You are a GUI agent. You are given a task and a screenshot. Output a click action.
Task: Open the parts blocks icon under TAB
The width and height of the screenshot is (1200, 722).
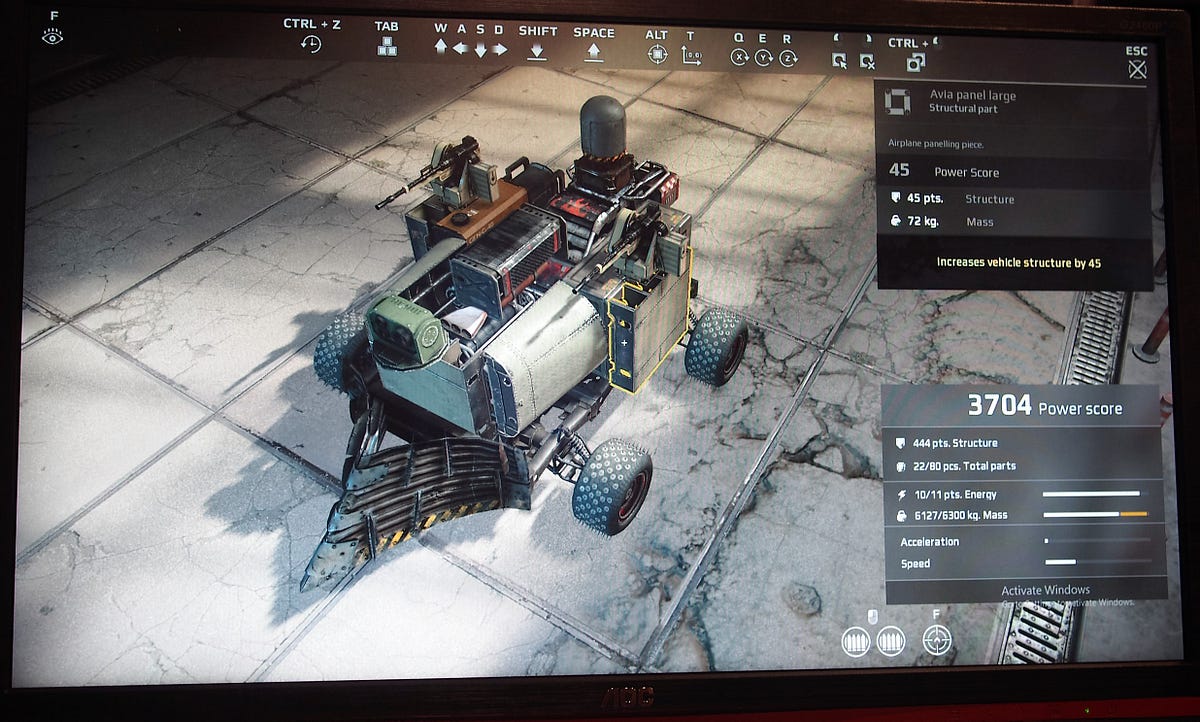tap(386, 46)
